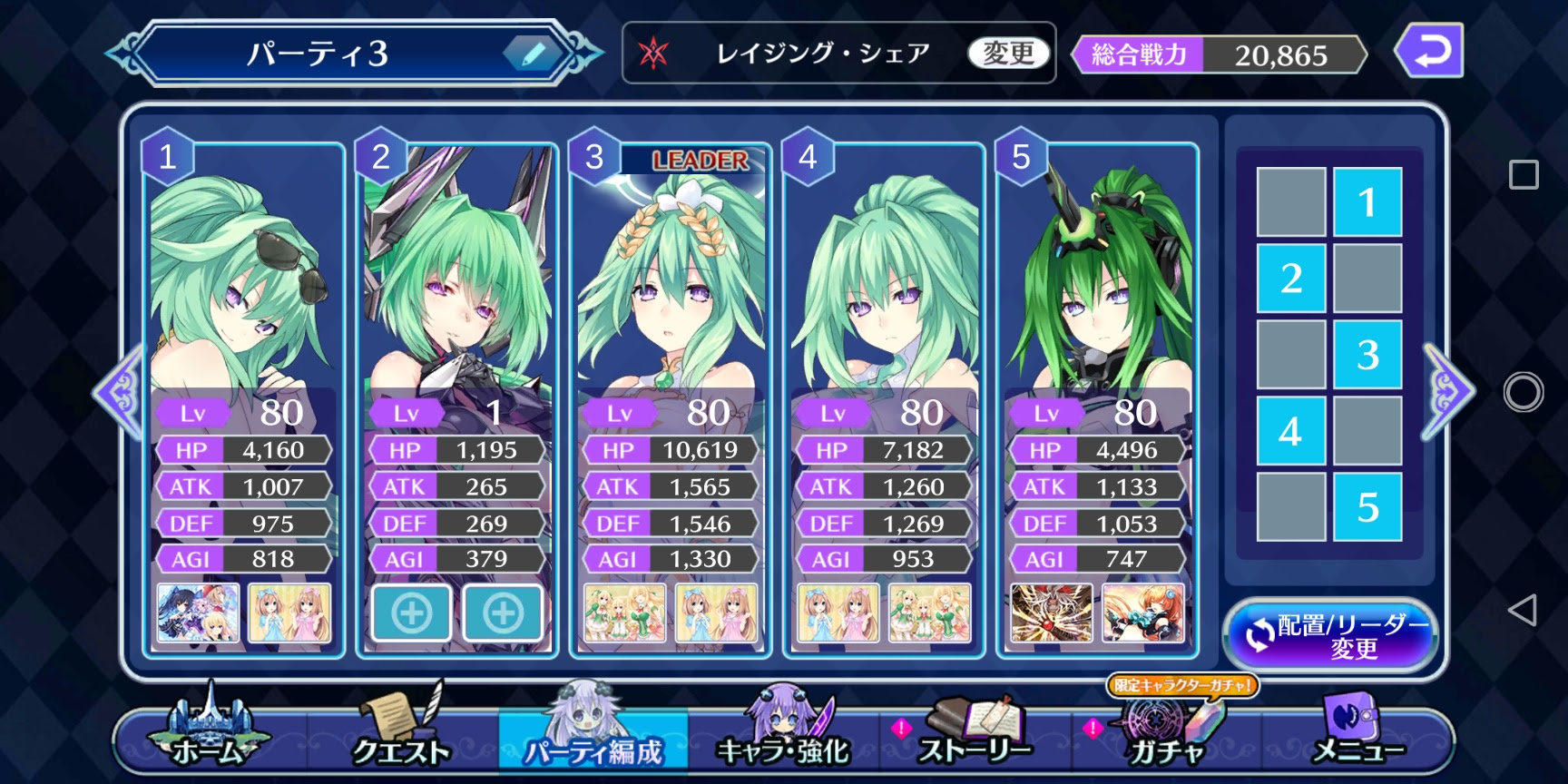Viewport: 1568px width, 784px height.
Task: Open 配置/リーダー変更 formation and leader change
Action: coord(1331,635)
